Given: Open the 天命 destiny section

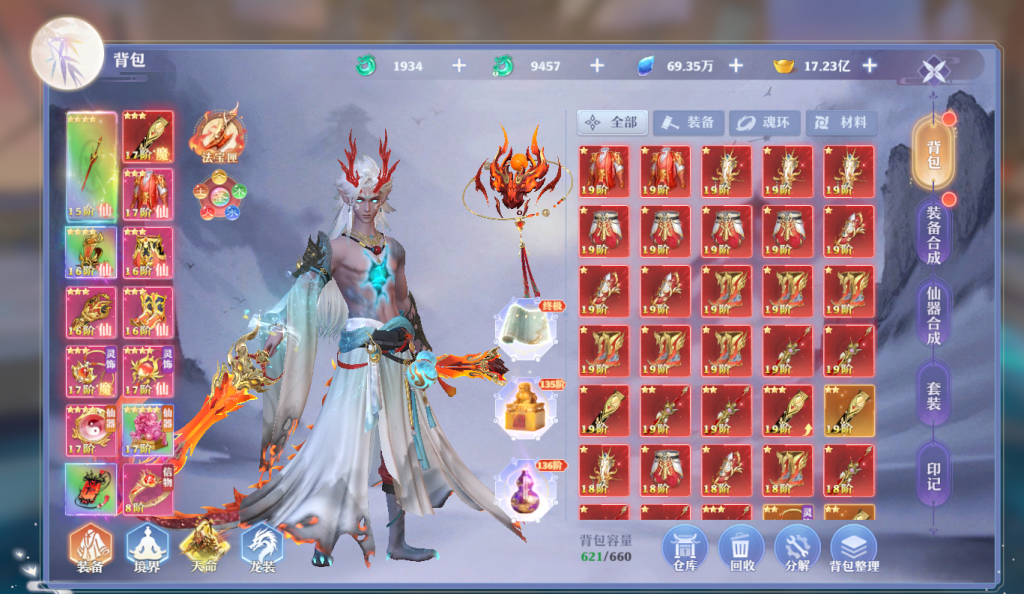Looking at the screenshot, I should pyautogui.click(x=204, y=548).
